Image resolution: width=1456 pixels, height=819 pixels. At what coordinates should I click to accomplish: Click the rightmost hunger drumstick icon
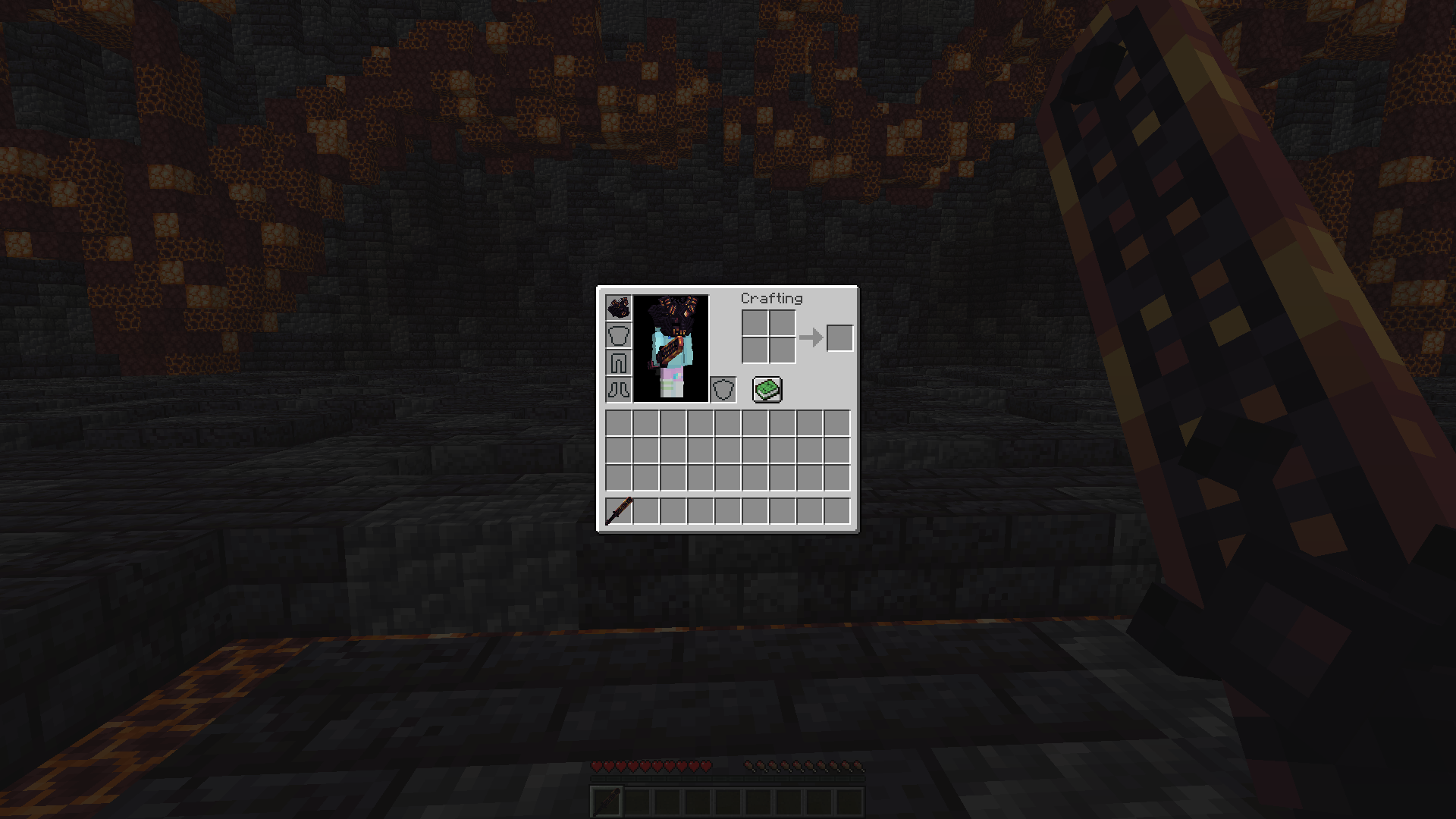click(x=857, y=766)
